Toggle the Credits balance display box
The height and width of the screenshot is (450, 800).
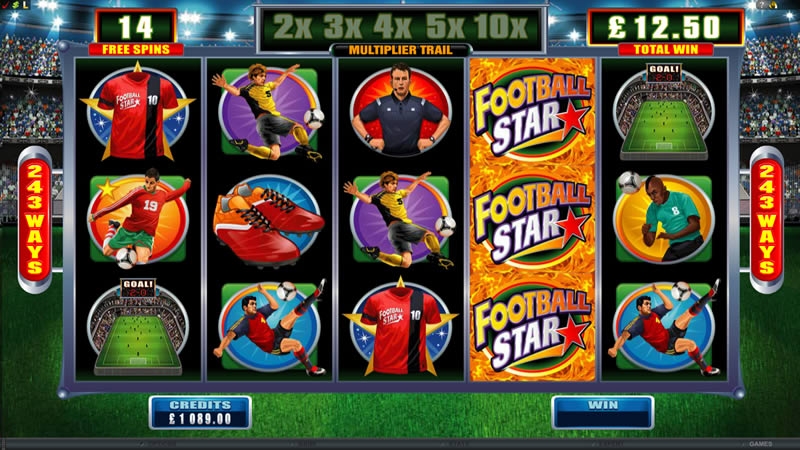pyautogui.click(x=199, y=412)
